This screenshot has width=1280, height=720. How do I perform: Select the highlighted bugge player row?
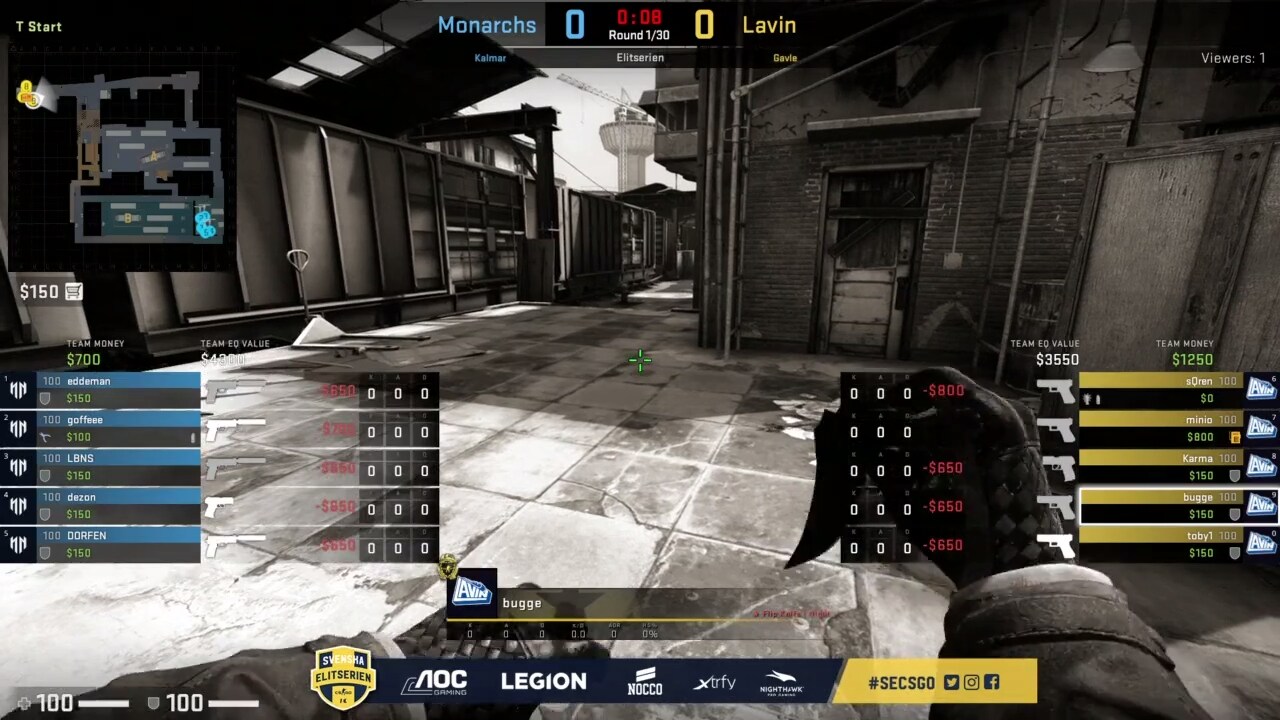[1160, 505]
